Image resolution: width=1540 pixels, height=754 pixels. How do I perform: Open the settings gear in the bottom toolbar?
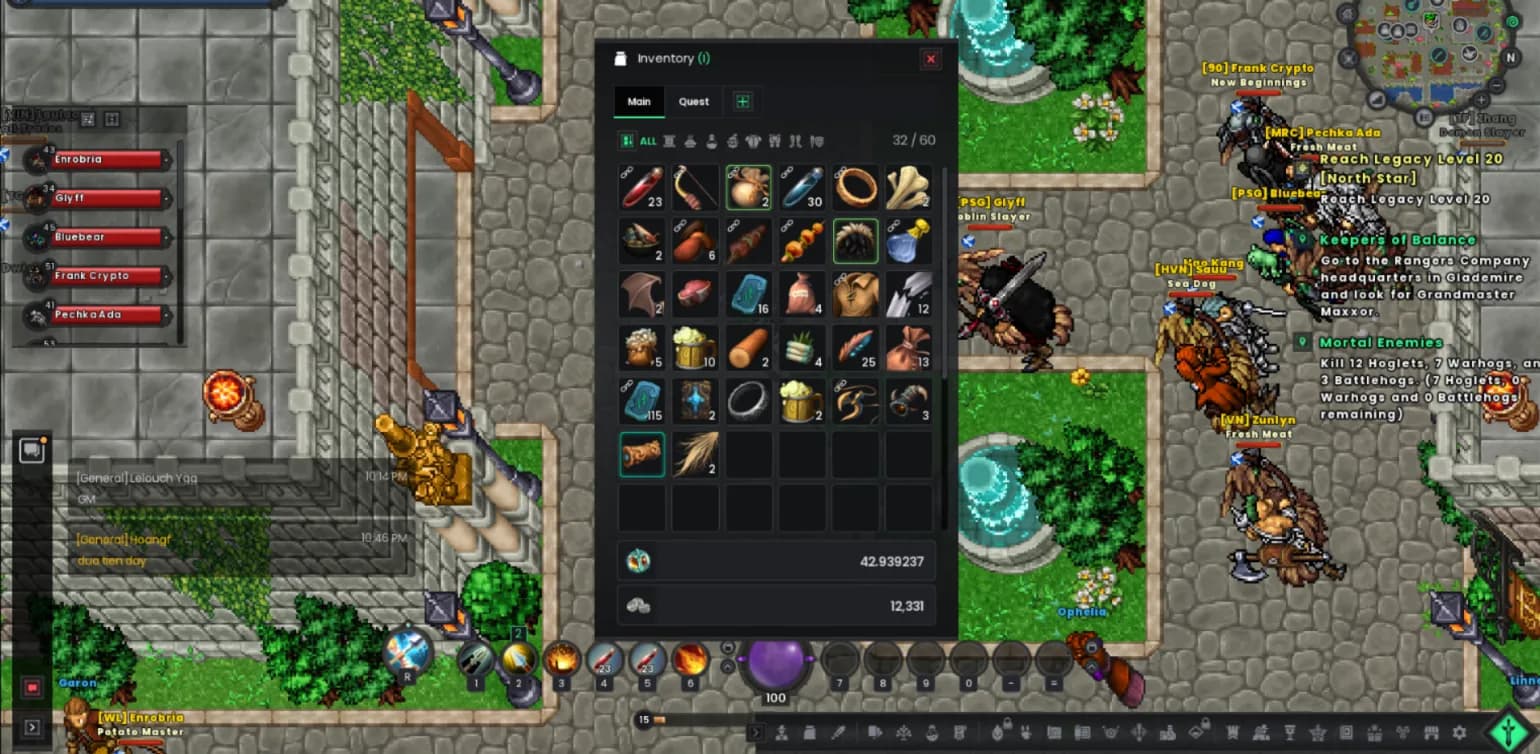click(x=1459, y=733)
